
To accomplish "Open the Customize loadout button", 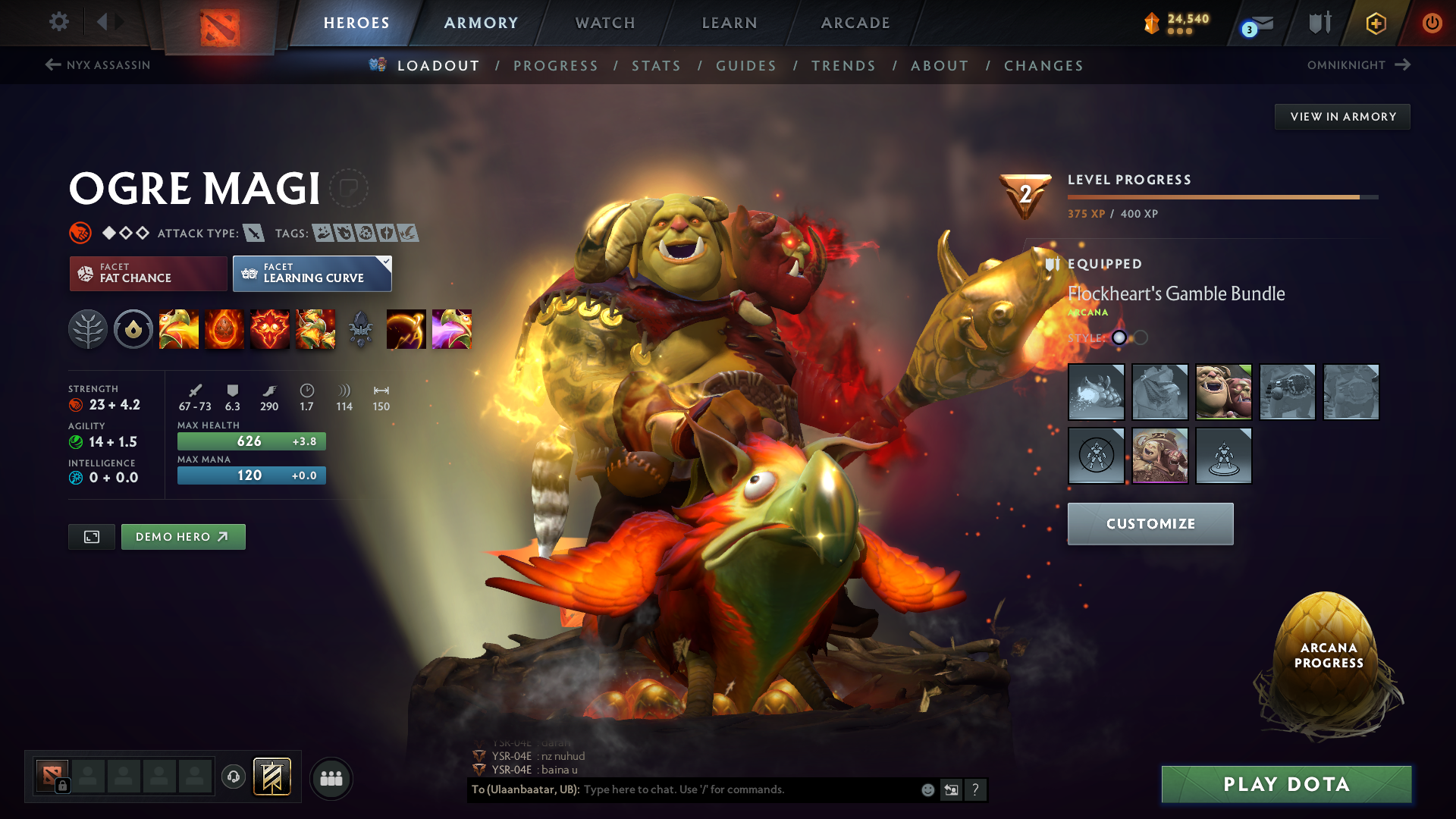I will point(1150,524).
